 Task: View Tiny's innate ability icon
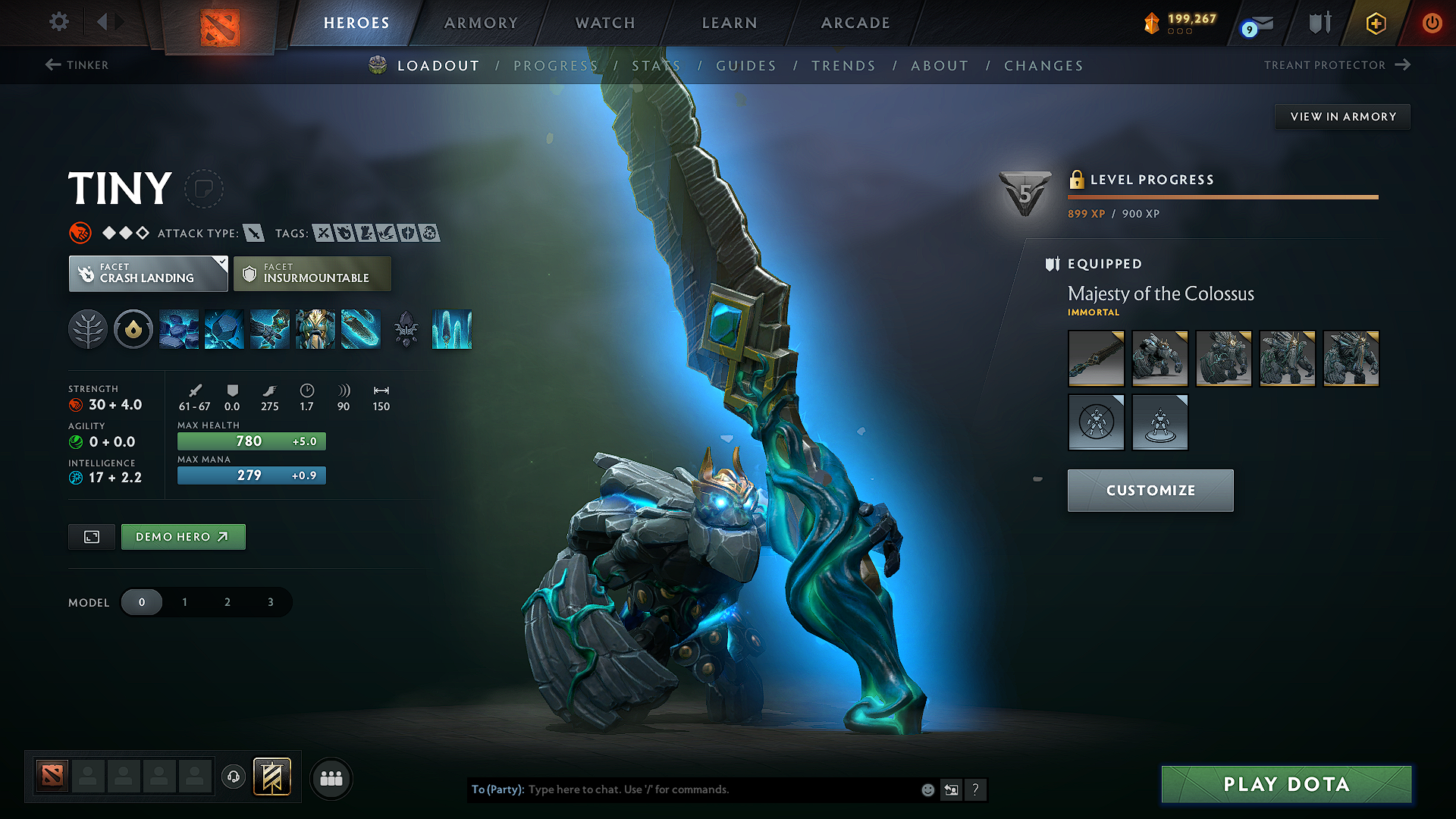[133, 329]
